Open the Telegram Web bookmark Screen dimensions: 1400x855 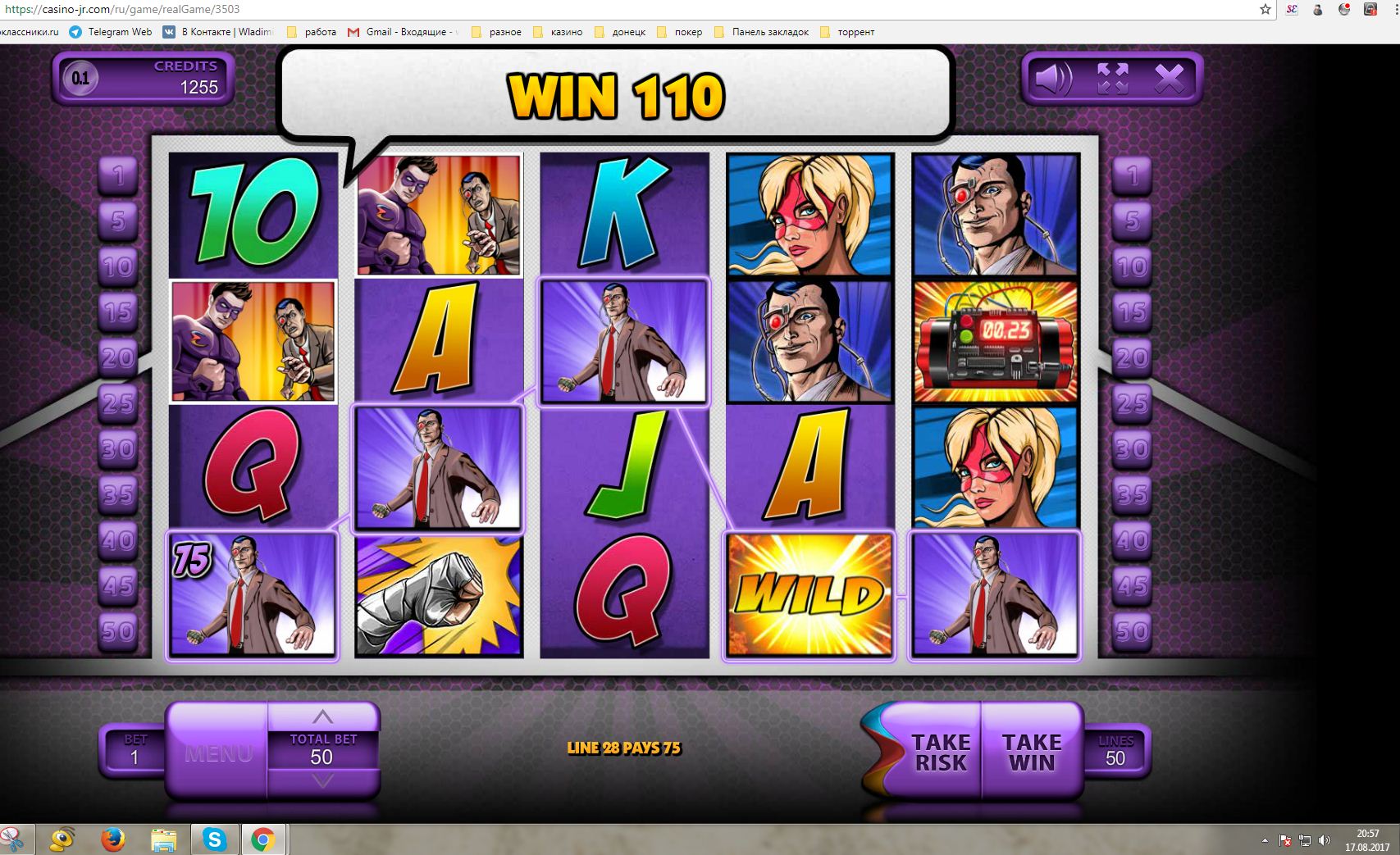(111, 32)
